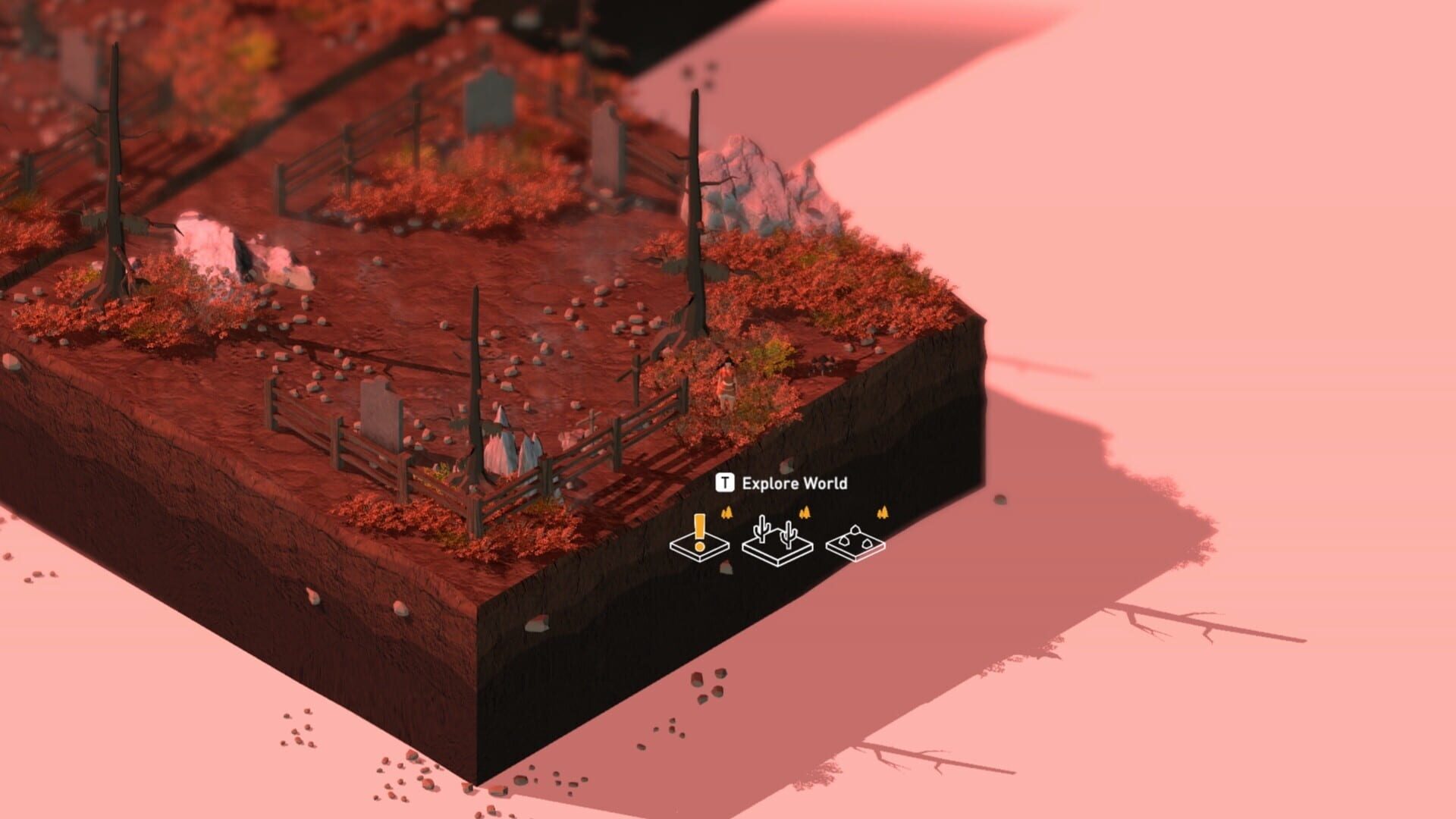1456x819 pixels.
Task: Click the flame cost above the exclamation tile
Action: 726,513
